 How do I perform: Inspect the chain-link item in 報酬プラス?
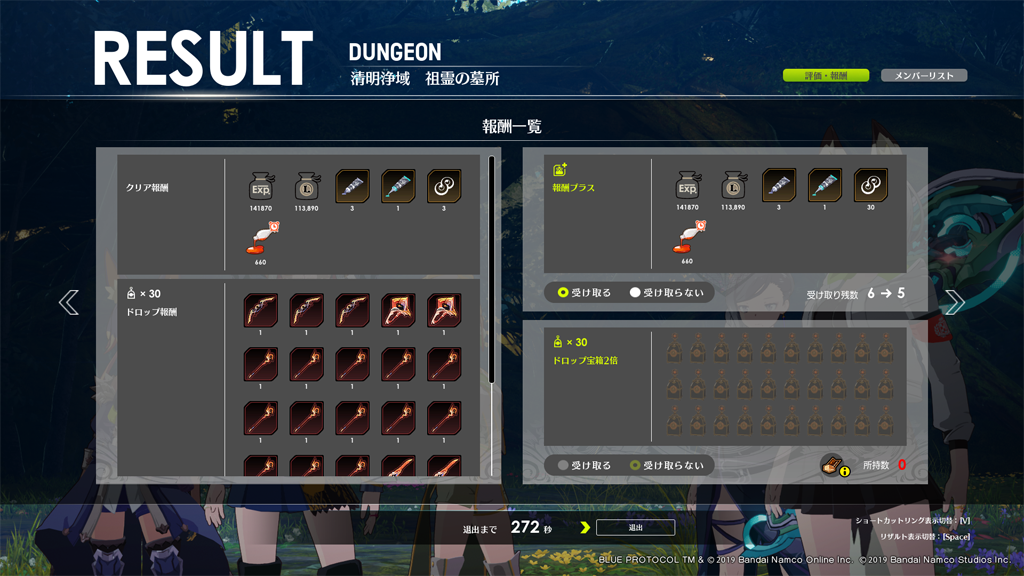click(871, 185)
